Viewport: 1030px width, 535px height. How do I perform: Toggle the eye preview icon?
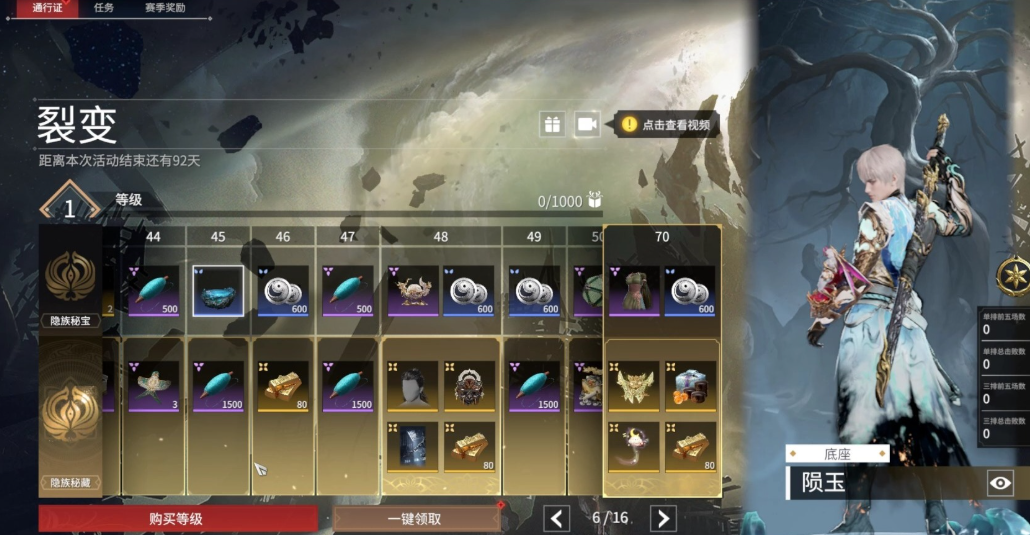point(1000,483)
